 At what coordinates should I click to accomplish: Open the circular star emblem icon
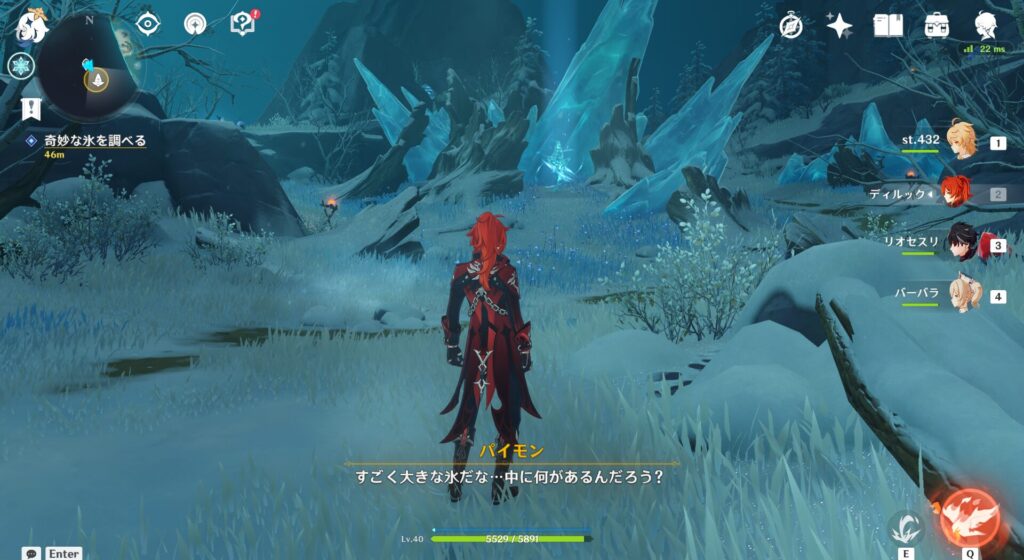(x=195, y=24)
